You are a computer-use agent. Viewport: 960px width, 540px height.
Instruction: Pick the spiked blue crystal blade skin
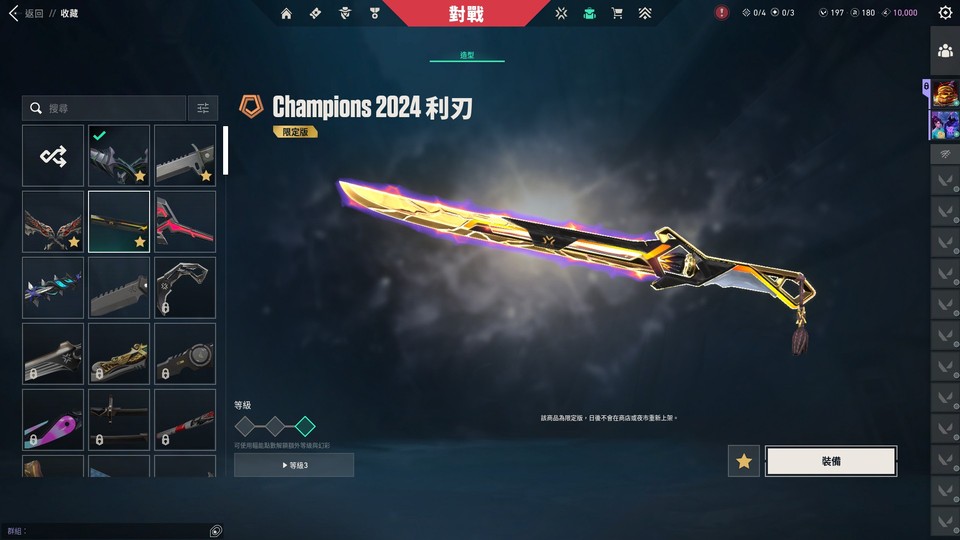[x=53, y=287]
